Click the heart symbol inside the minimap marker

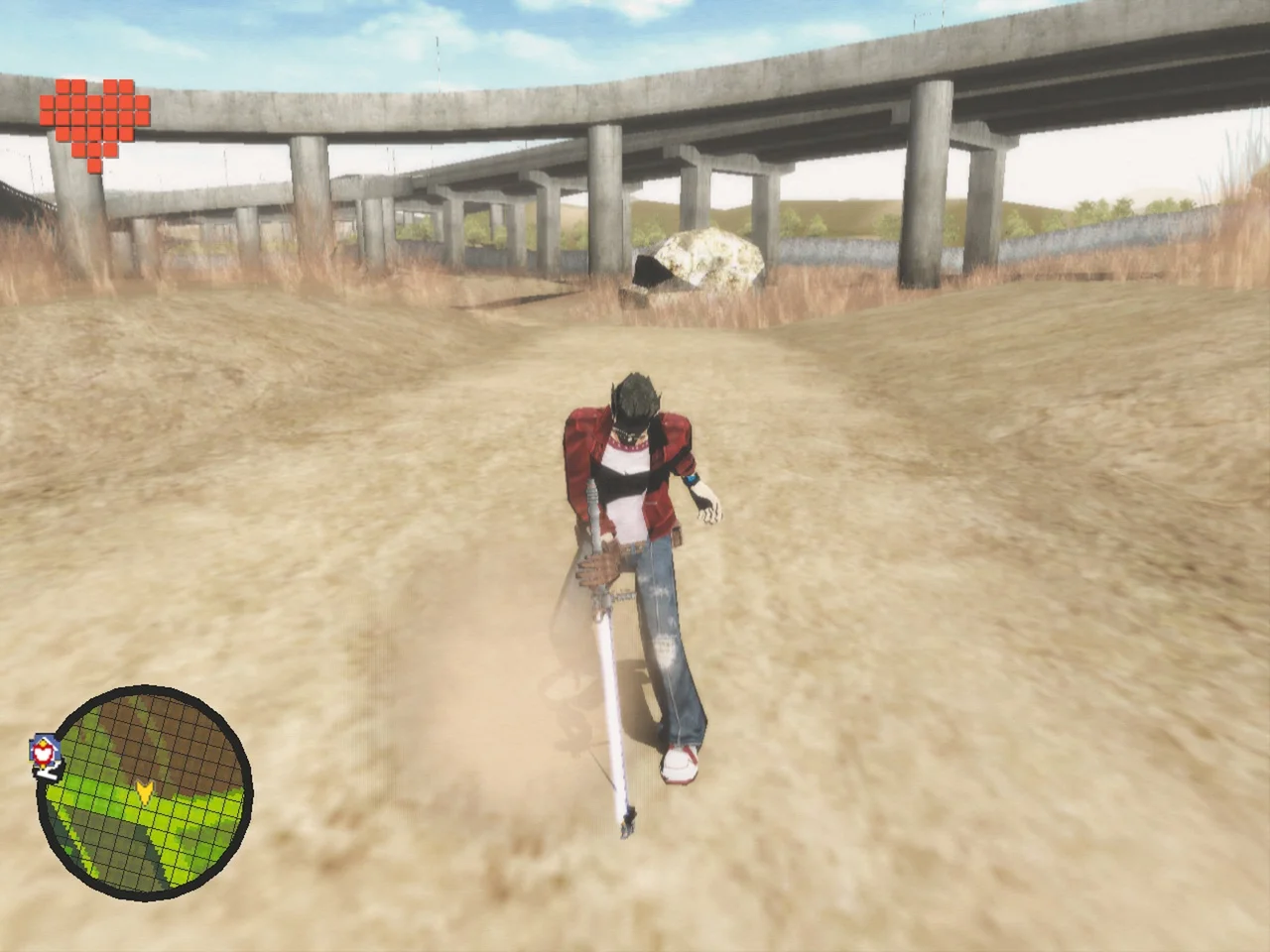(43, 753)
